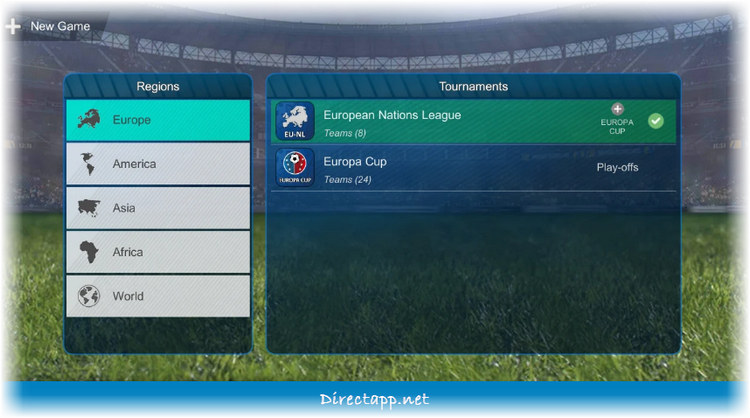Switch to the Asia region

(158, 208)
